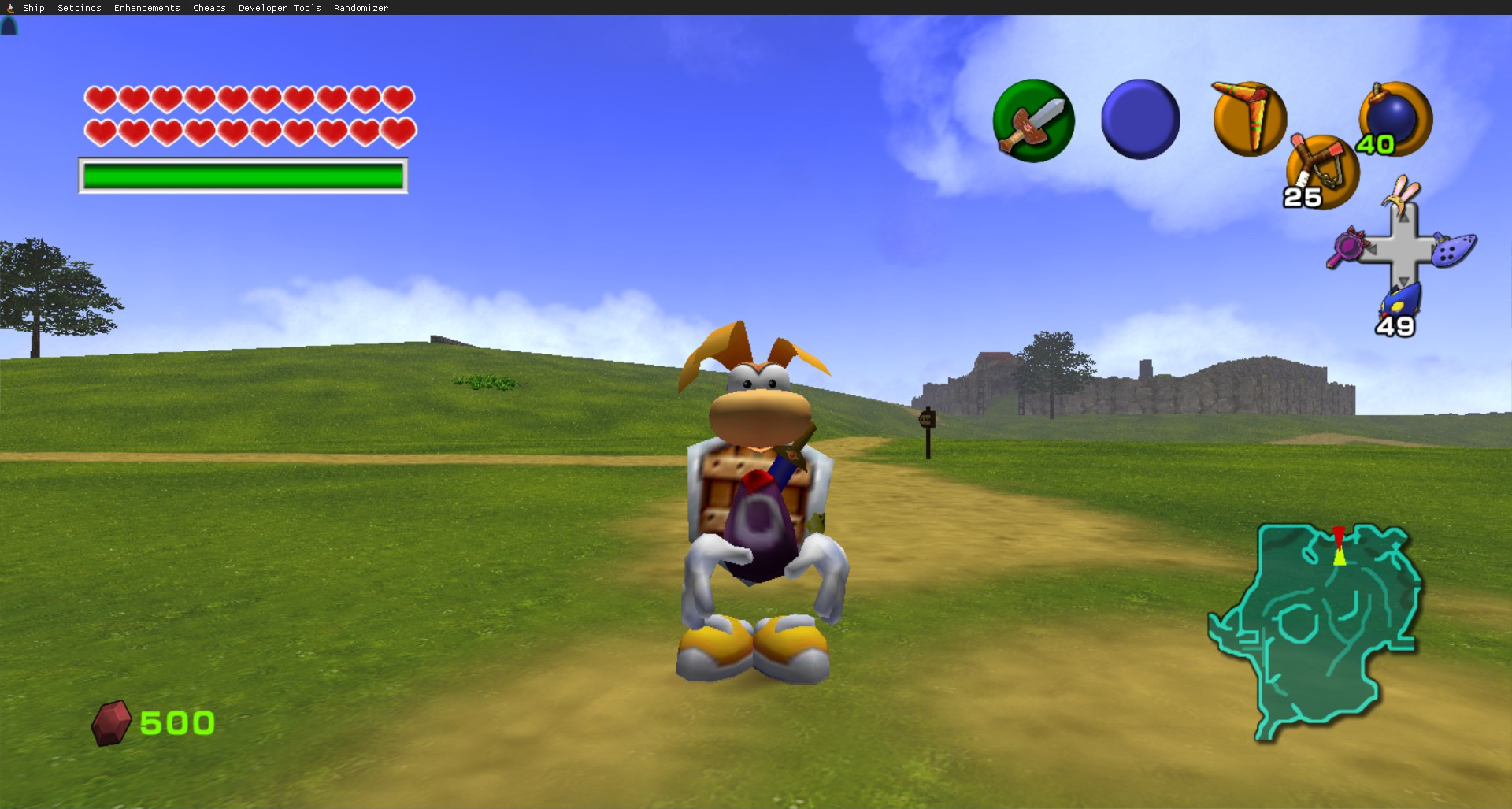Open the Cheats menu
The width and height of the screenshot is (1512, 809).
coord(208,8)
